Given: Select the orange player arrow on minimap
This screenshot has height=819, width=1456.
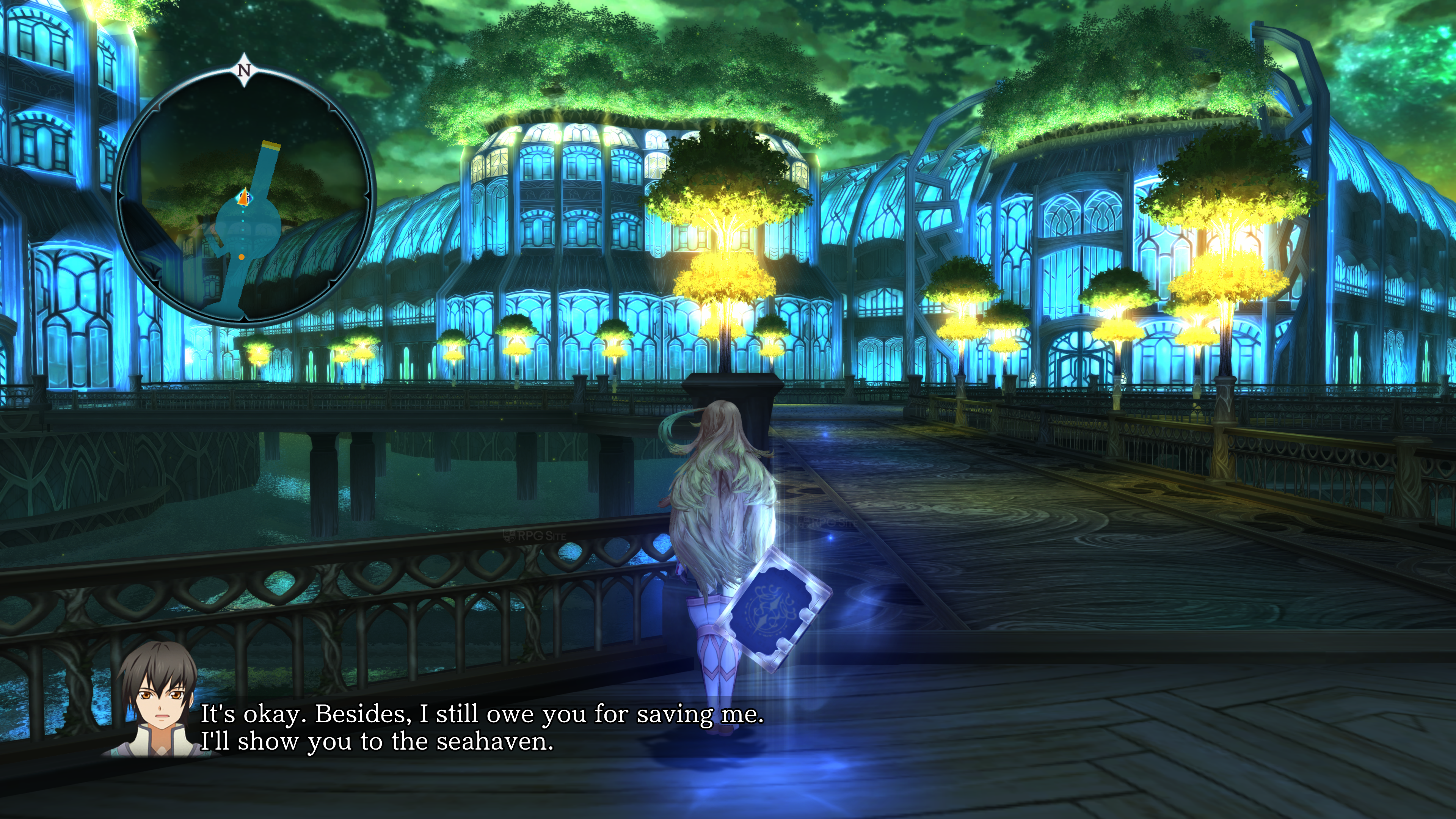Looking at the screenshot, I should (243, 198).
